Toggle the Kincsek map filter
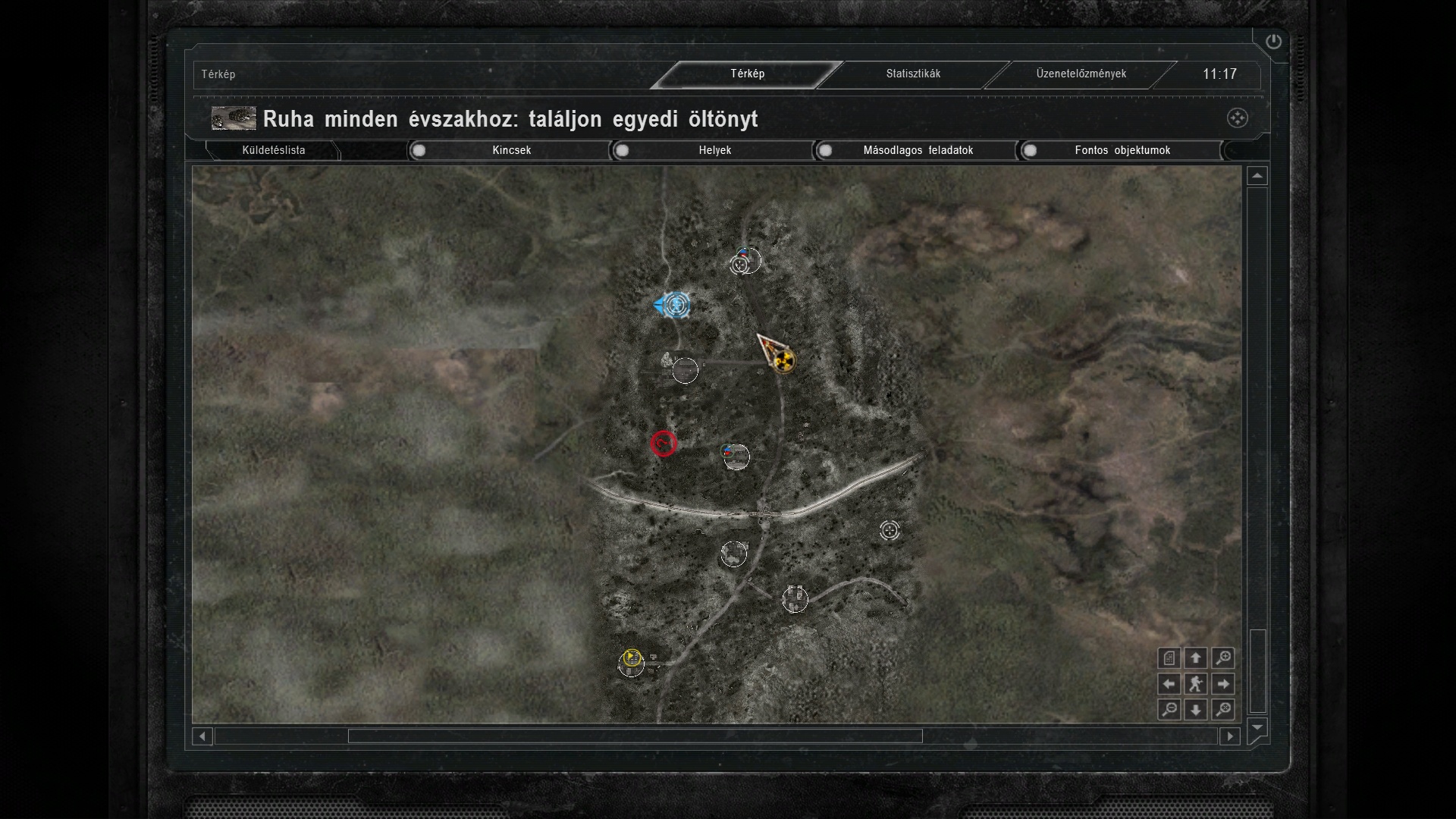This screenshot has width=1456, height=819. point(510,150)
